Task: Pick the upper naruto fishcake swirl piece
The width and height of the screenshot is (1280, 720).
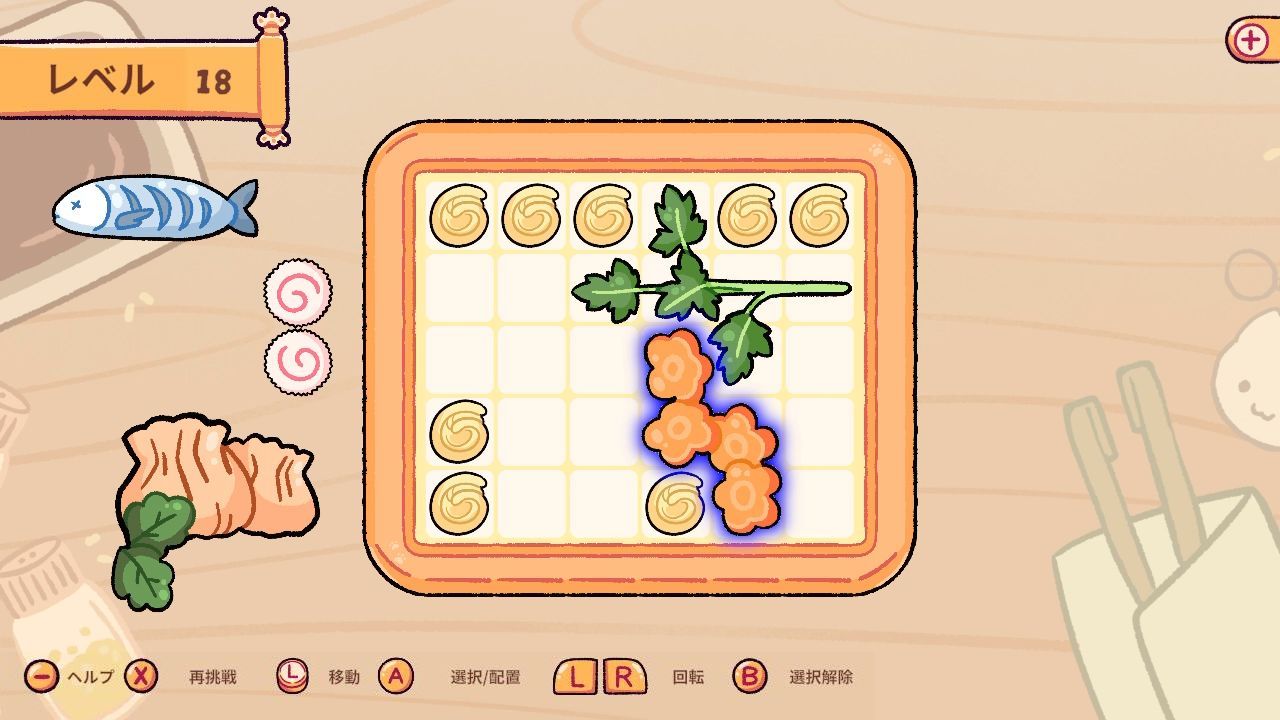Action: point(299,292)
